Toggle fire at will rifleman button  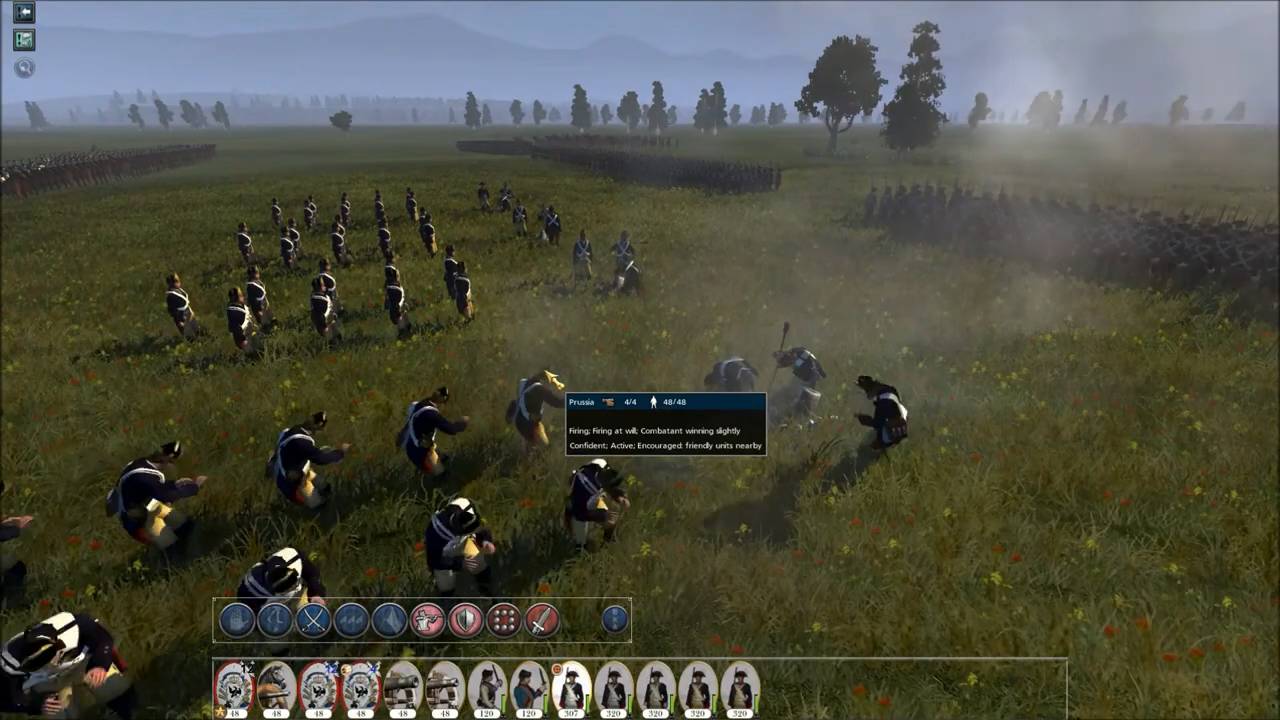pyautogui.click(x=428, y=620)
